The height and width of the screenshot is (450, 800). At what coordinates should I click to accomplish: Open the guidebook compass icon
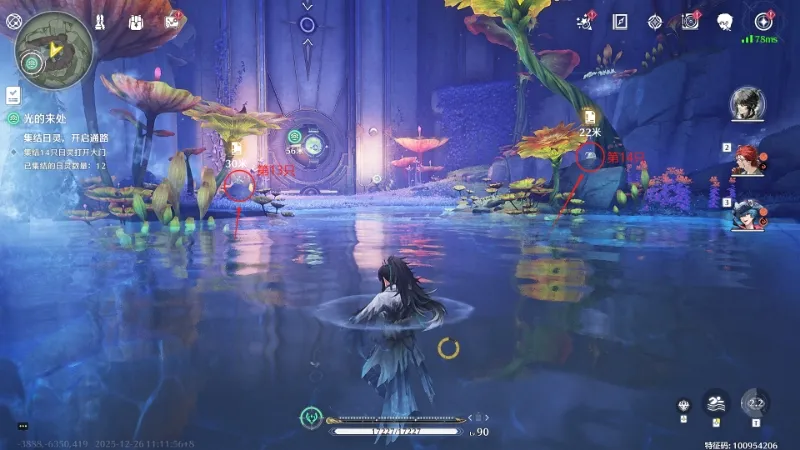[620, 21]
